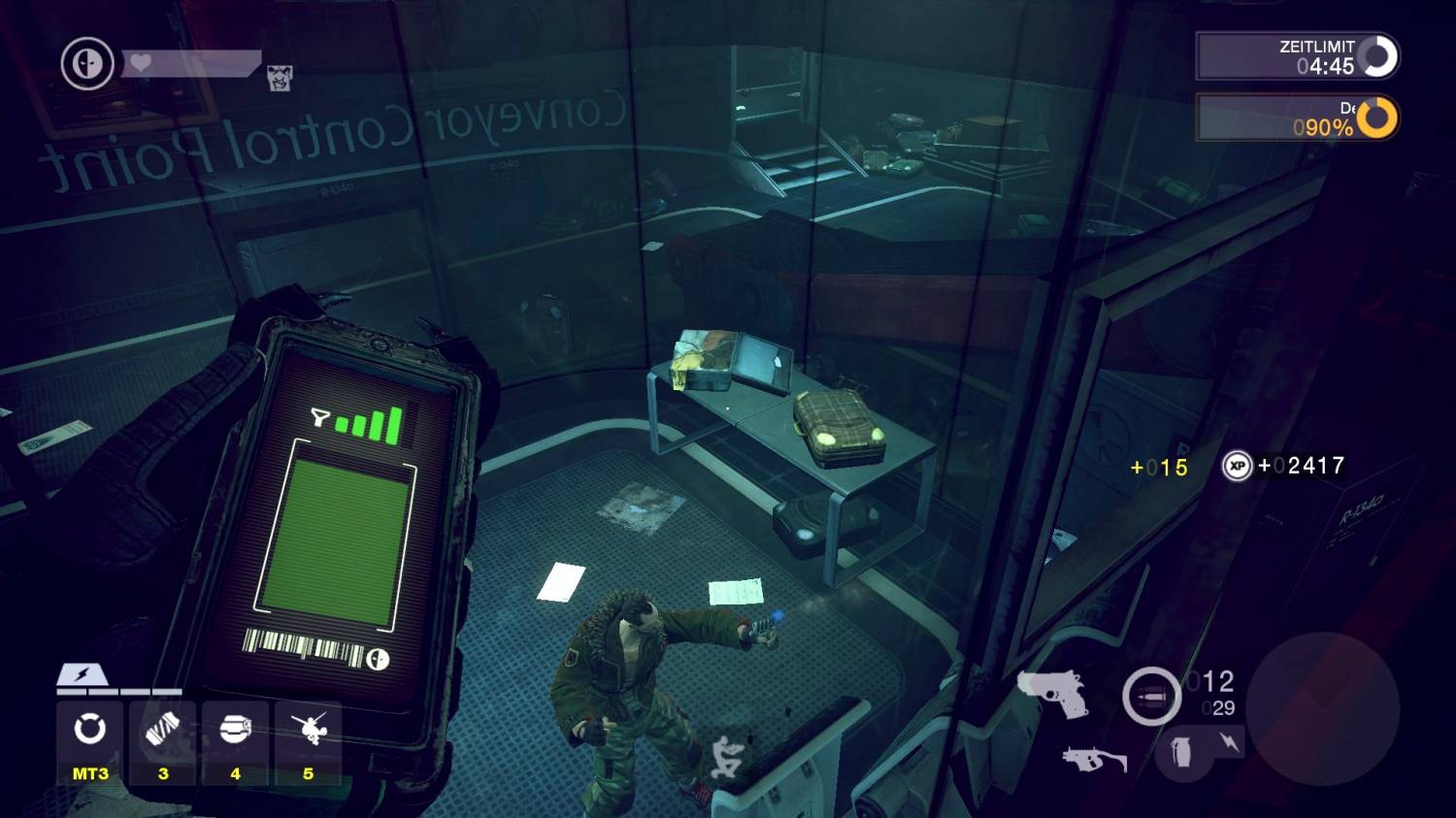Switch to the pistol weapon icon
Image resolution: width=1456 pixels, height=818 pixels.
pos(1053,693)
